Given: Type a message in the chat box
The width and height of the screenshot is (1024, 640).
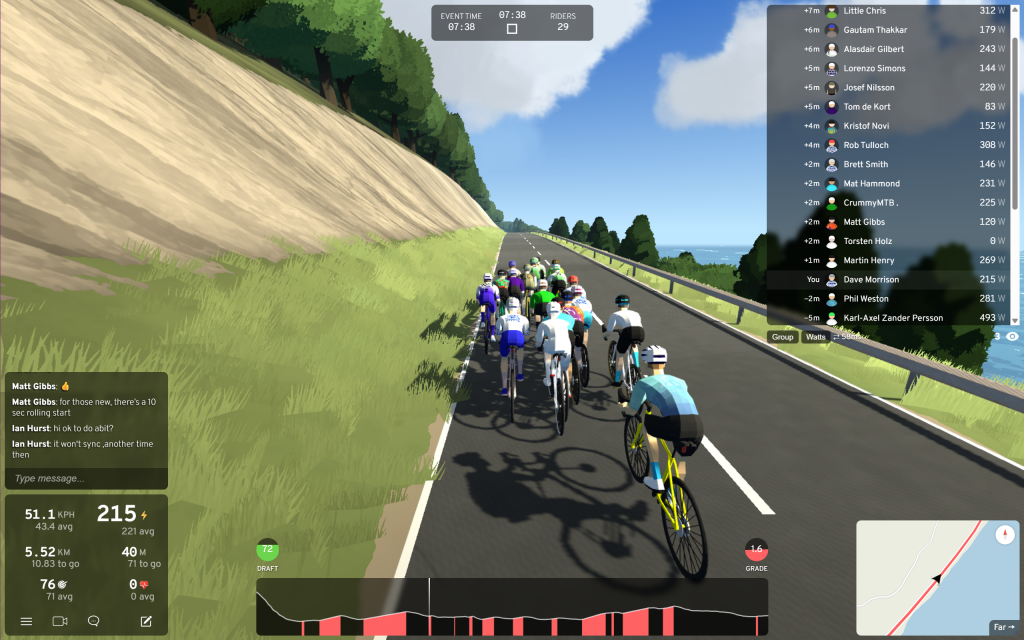Looking at the screenshot, I should pyautogui.click(x=85, y=478).
